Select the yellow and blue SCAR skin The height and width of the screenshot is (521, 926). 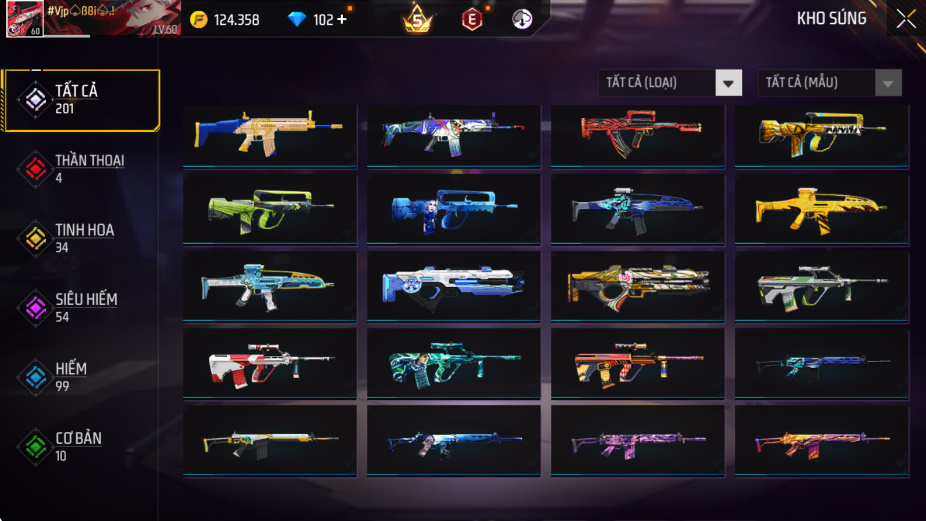click(270, 133)
